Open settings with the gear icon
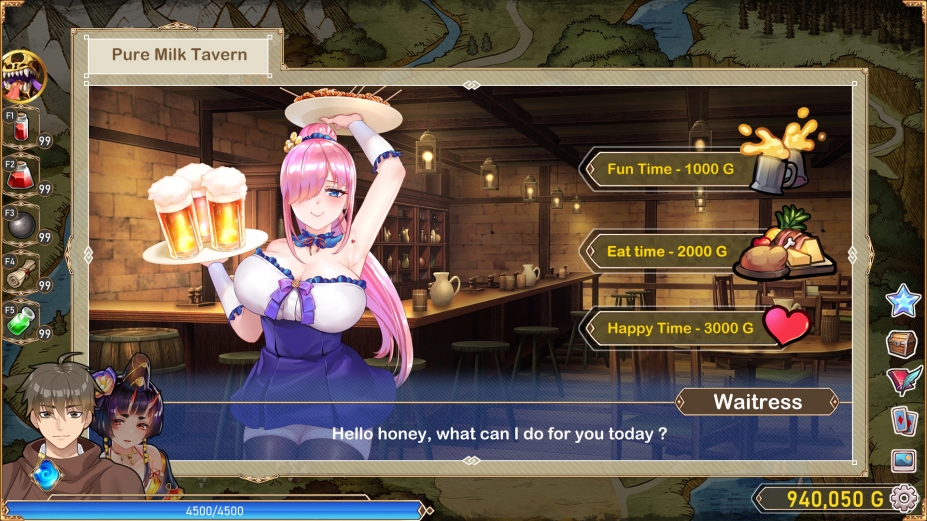This screenshot has width=927, height=521. pos(904,497)
